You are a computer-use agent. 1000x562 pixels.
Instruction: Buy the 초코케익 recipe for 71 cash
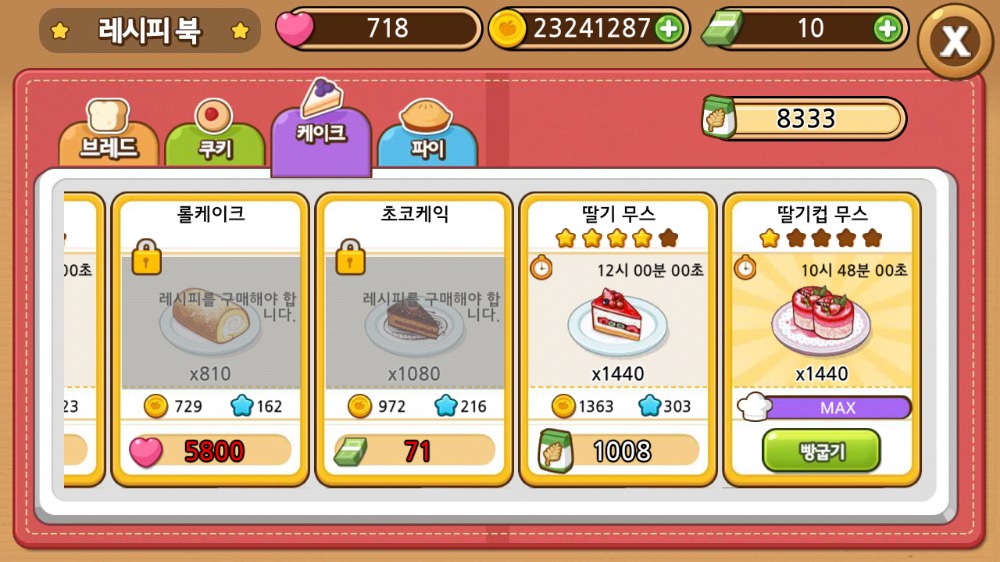point(414,451)
